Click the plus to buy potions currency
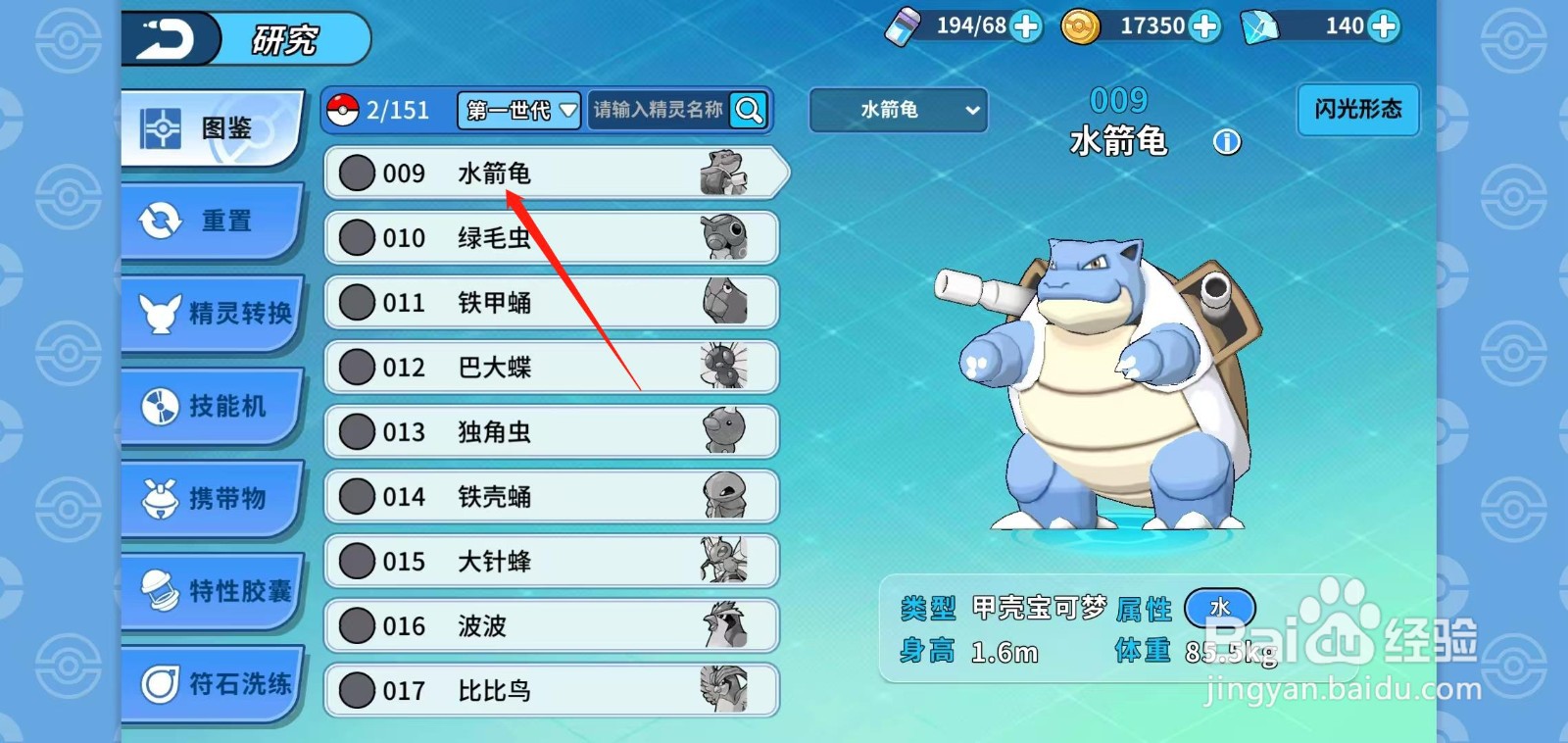The image size is (1568, 743). pos(1025,27)
